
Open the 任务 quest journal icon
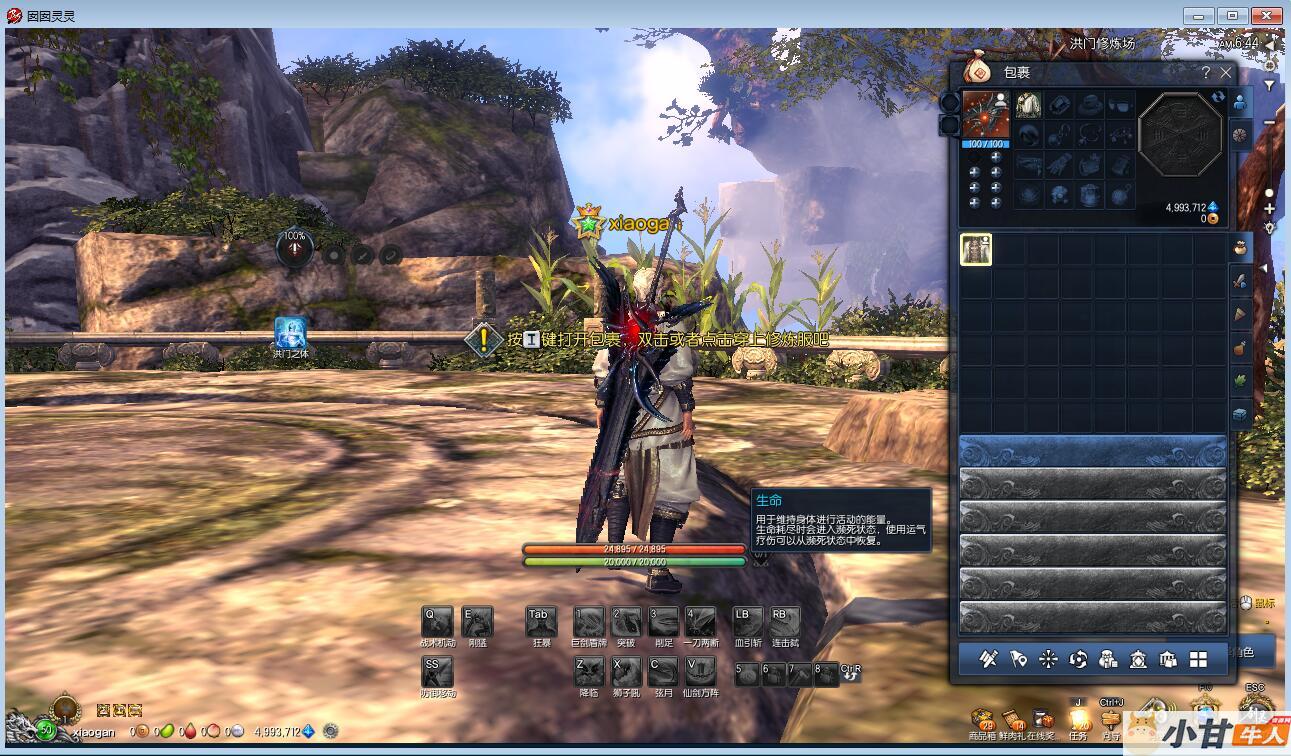coord(1078,720)
